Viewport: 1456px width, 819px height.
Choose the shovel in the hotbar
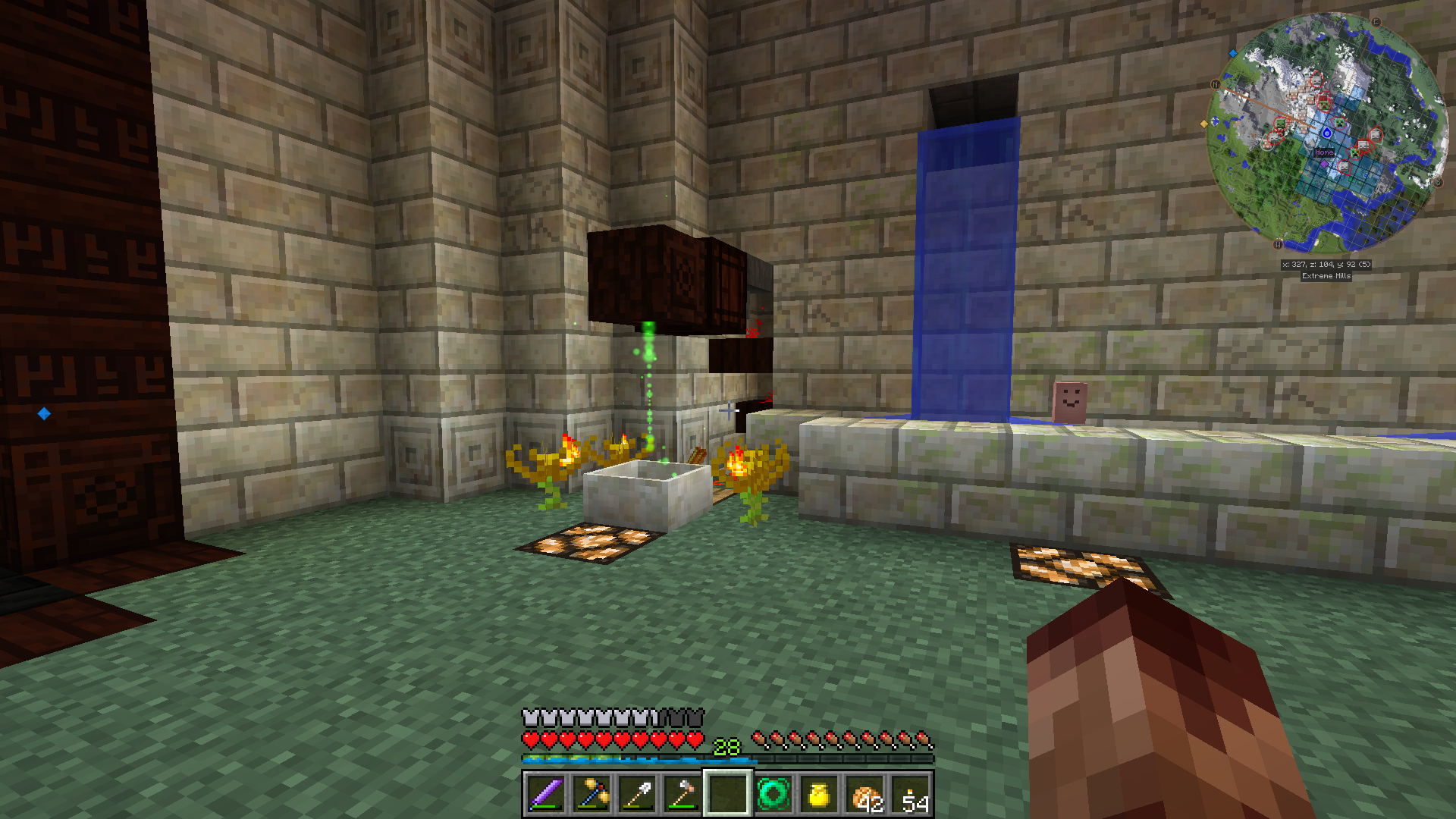[x=637, y=794]
